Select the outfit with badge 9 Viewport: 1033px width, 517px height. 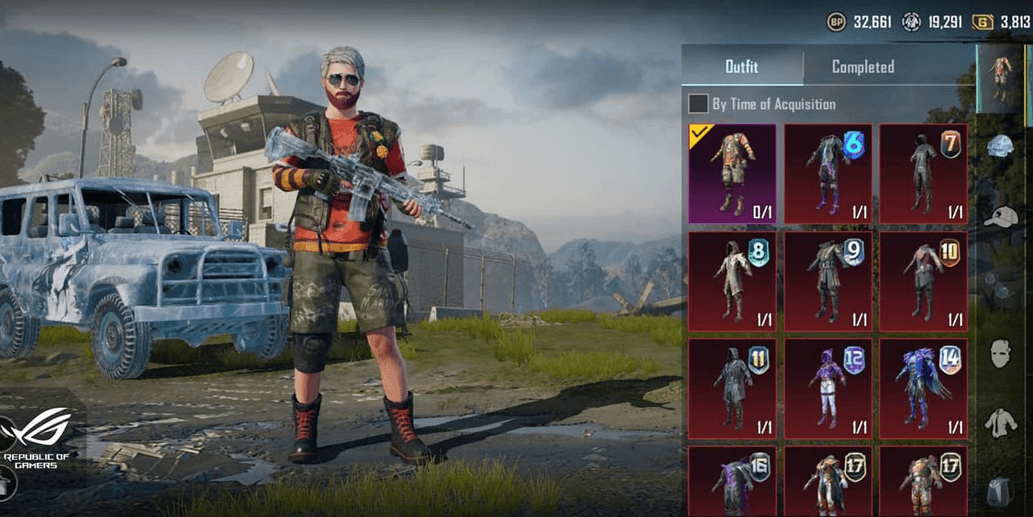828,281
